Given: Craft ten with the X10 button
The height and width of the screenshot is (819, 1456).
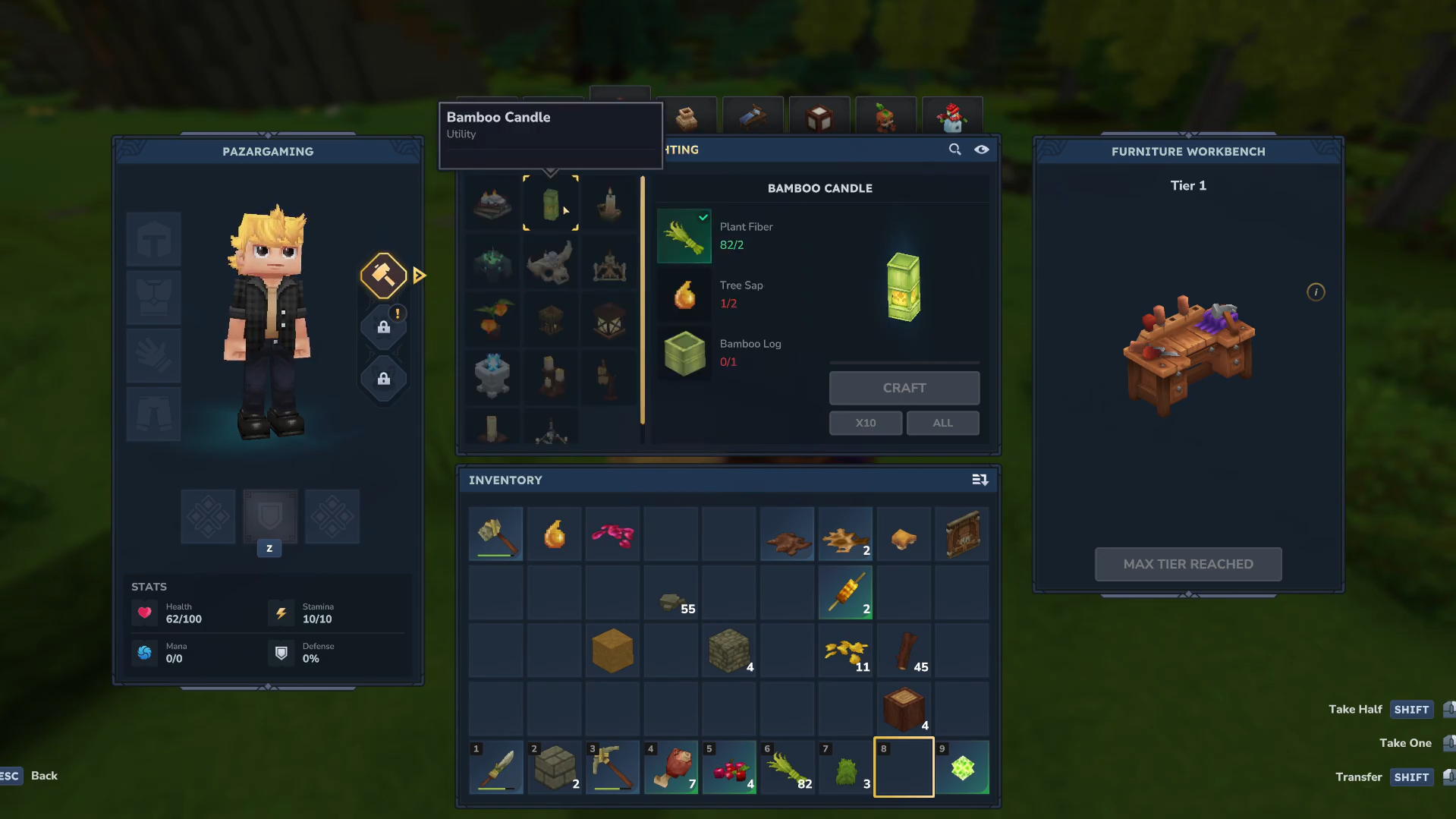Looking at the screenshot, I should (x=865, y=423).
